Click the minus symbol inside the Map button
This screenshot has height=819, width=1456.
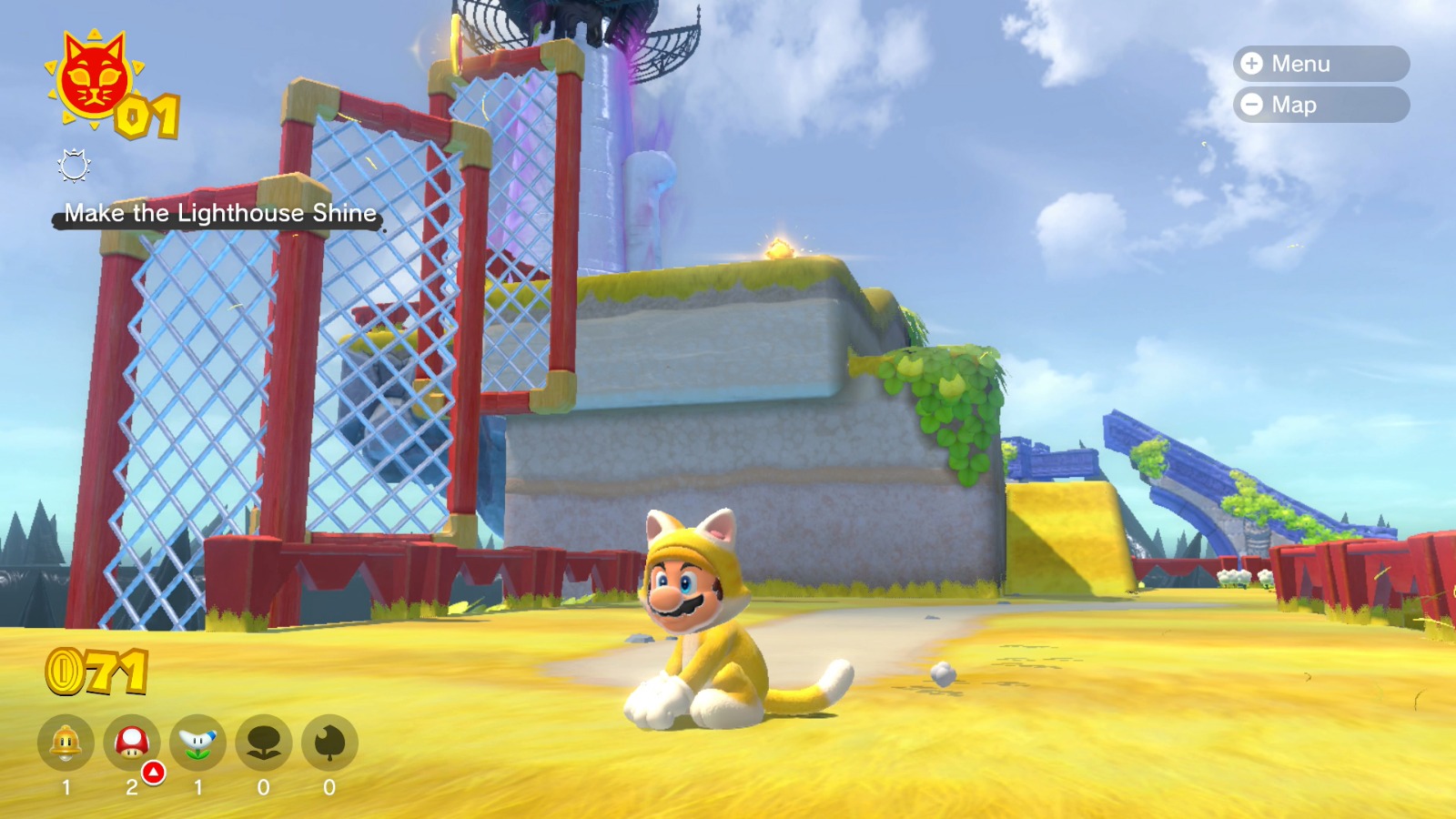1253,105
